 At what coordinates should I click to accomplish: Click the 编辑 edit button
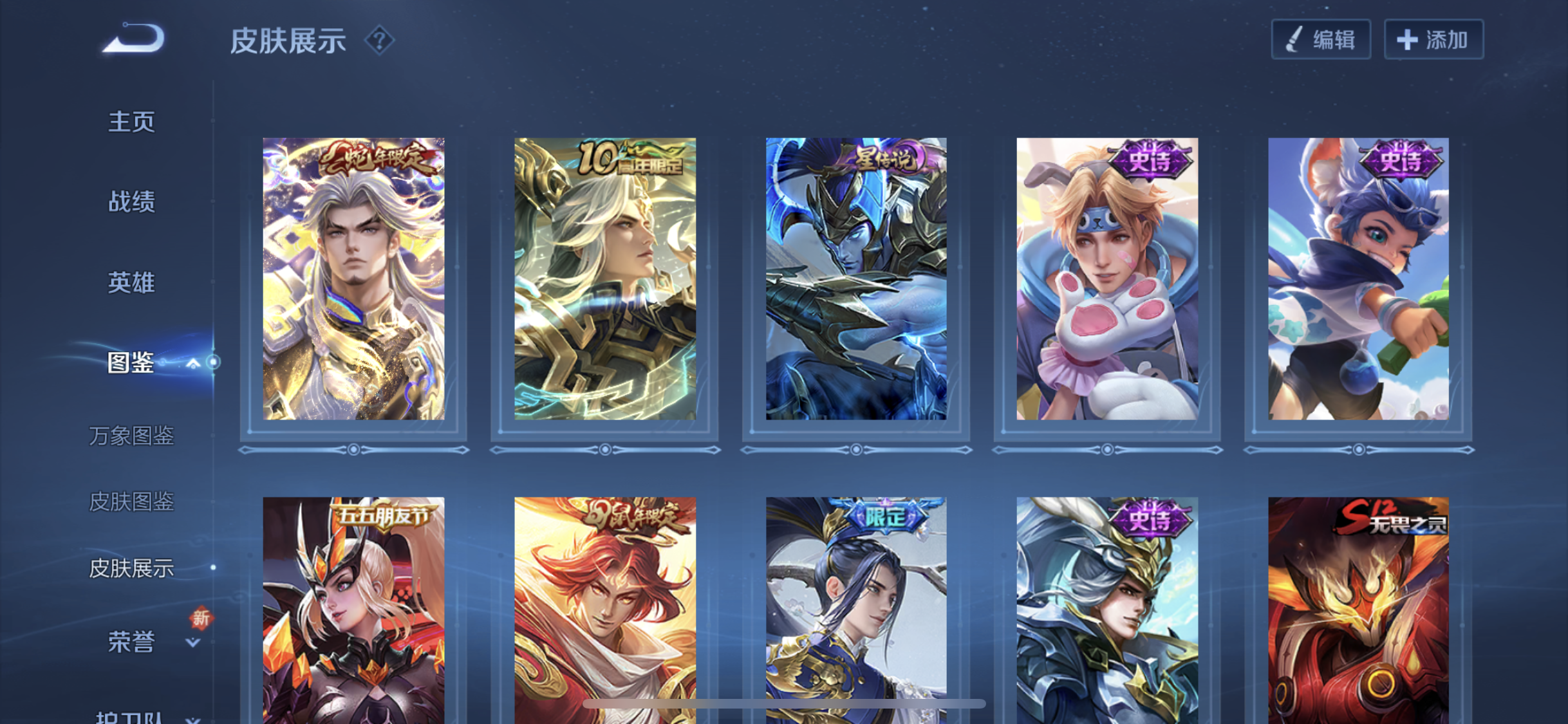[1320, 40]
